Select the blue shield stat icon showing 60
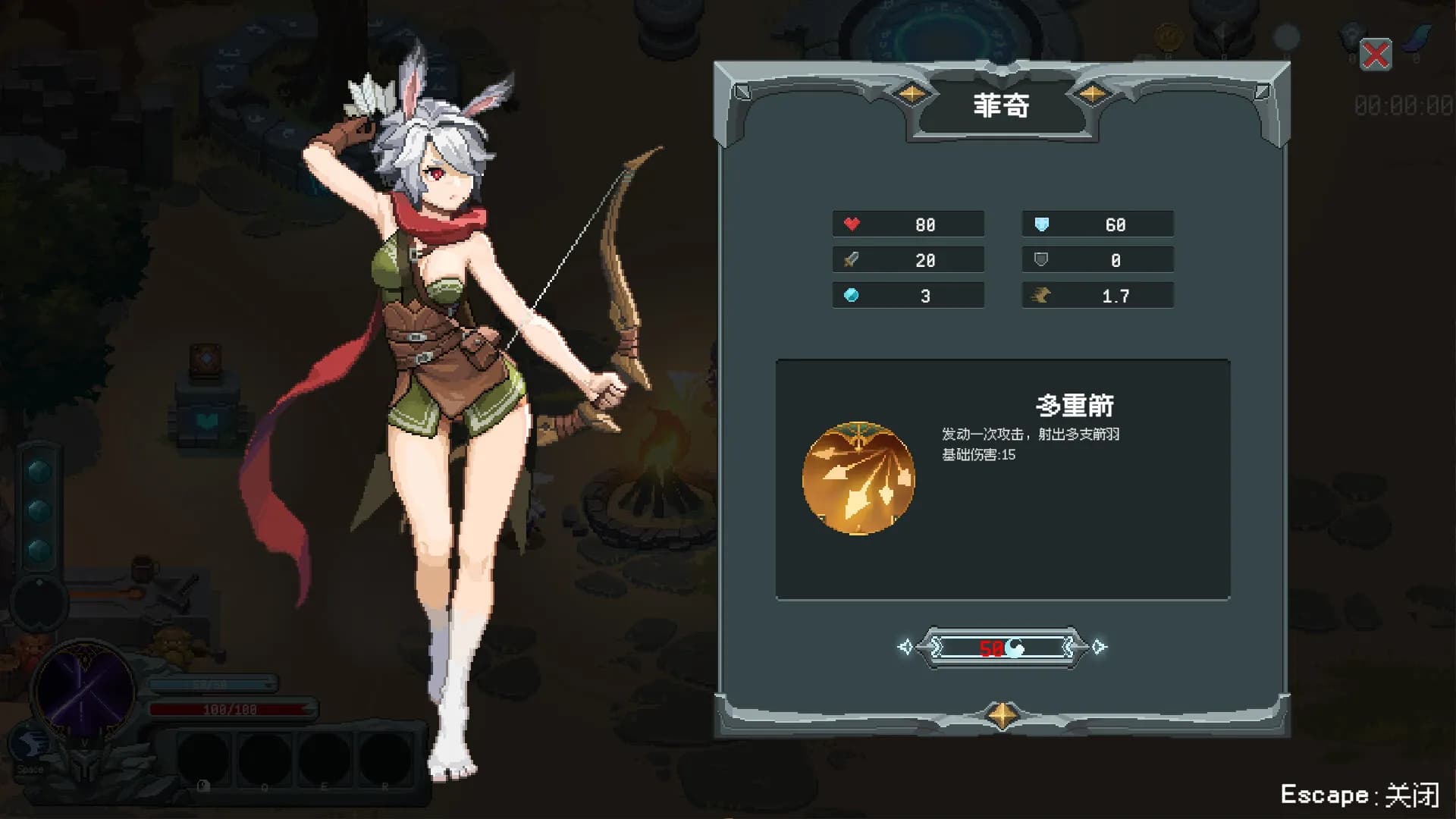The image size is (1456, 819). point(1040,224)
